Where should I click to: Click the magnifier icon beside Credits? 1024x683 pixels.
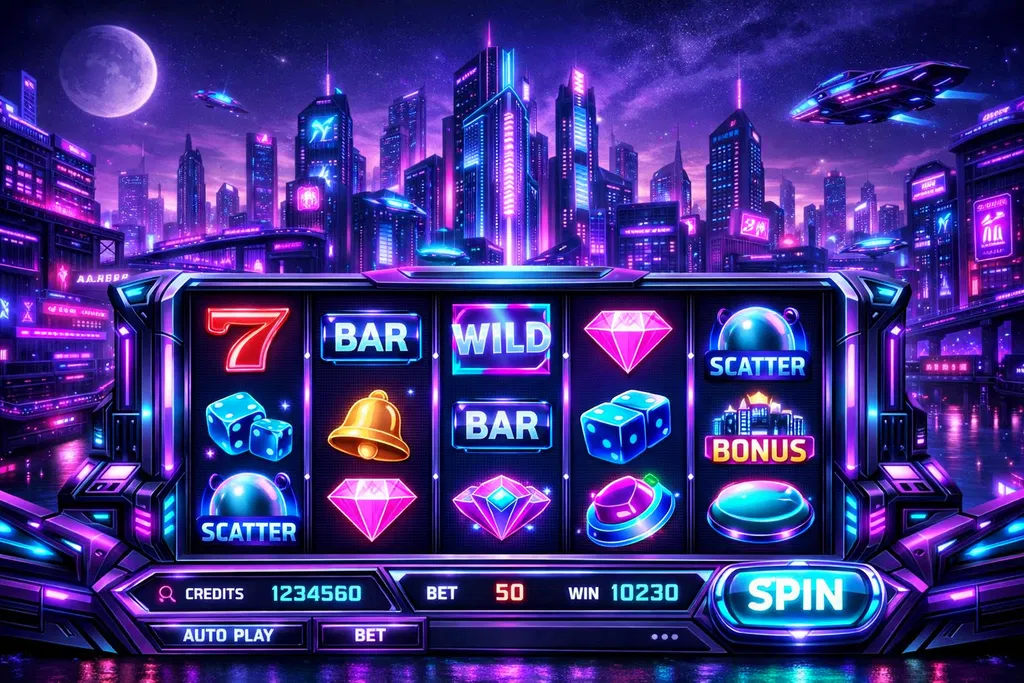coord(167,593)
